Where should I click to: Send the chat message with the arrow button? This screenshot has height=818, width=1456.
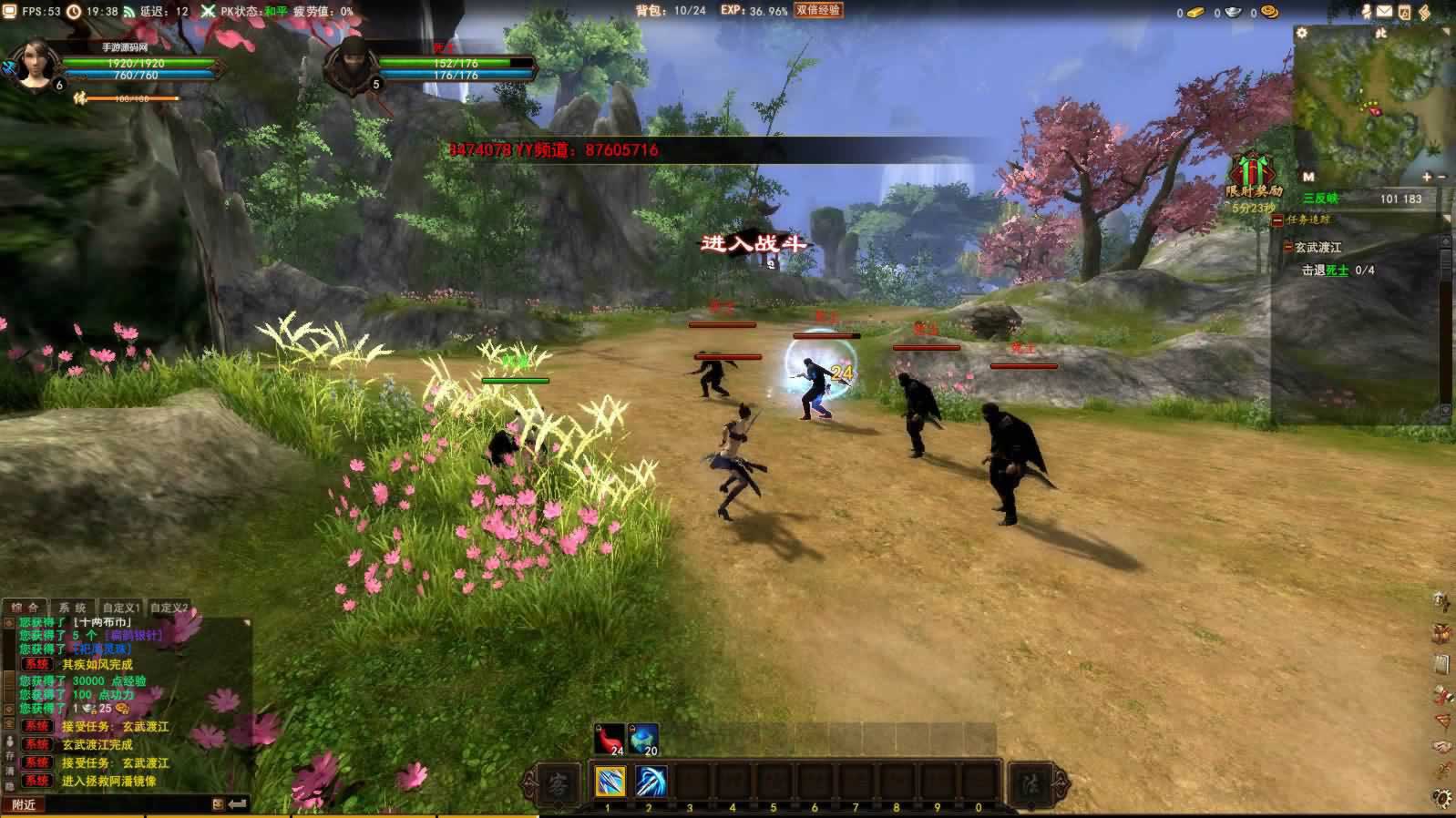(238, 804)
